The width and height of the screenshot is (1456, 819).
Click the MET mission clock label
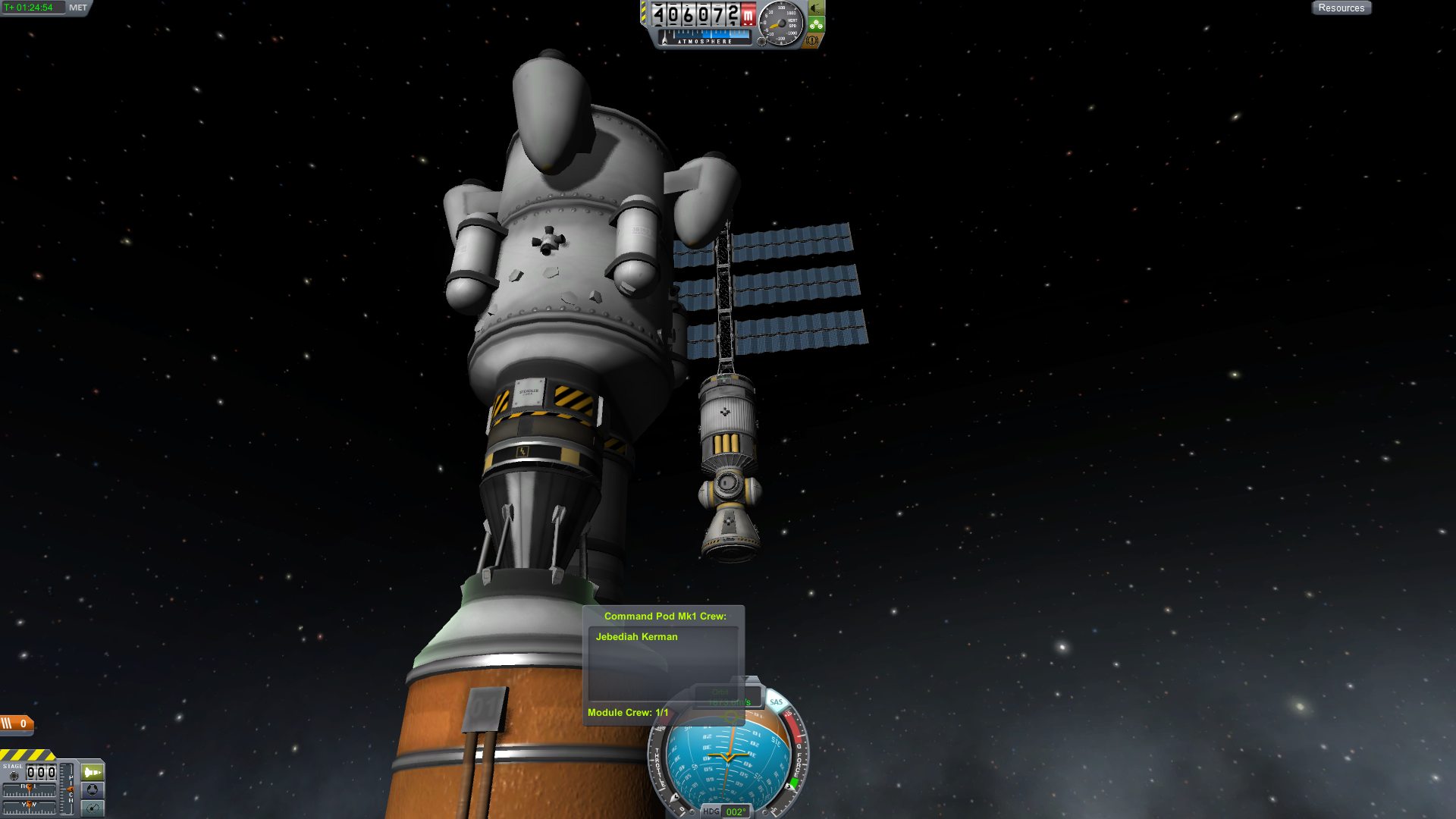click(77, 8)
